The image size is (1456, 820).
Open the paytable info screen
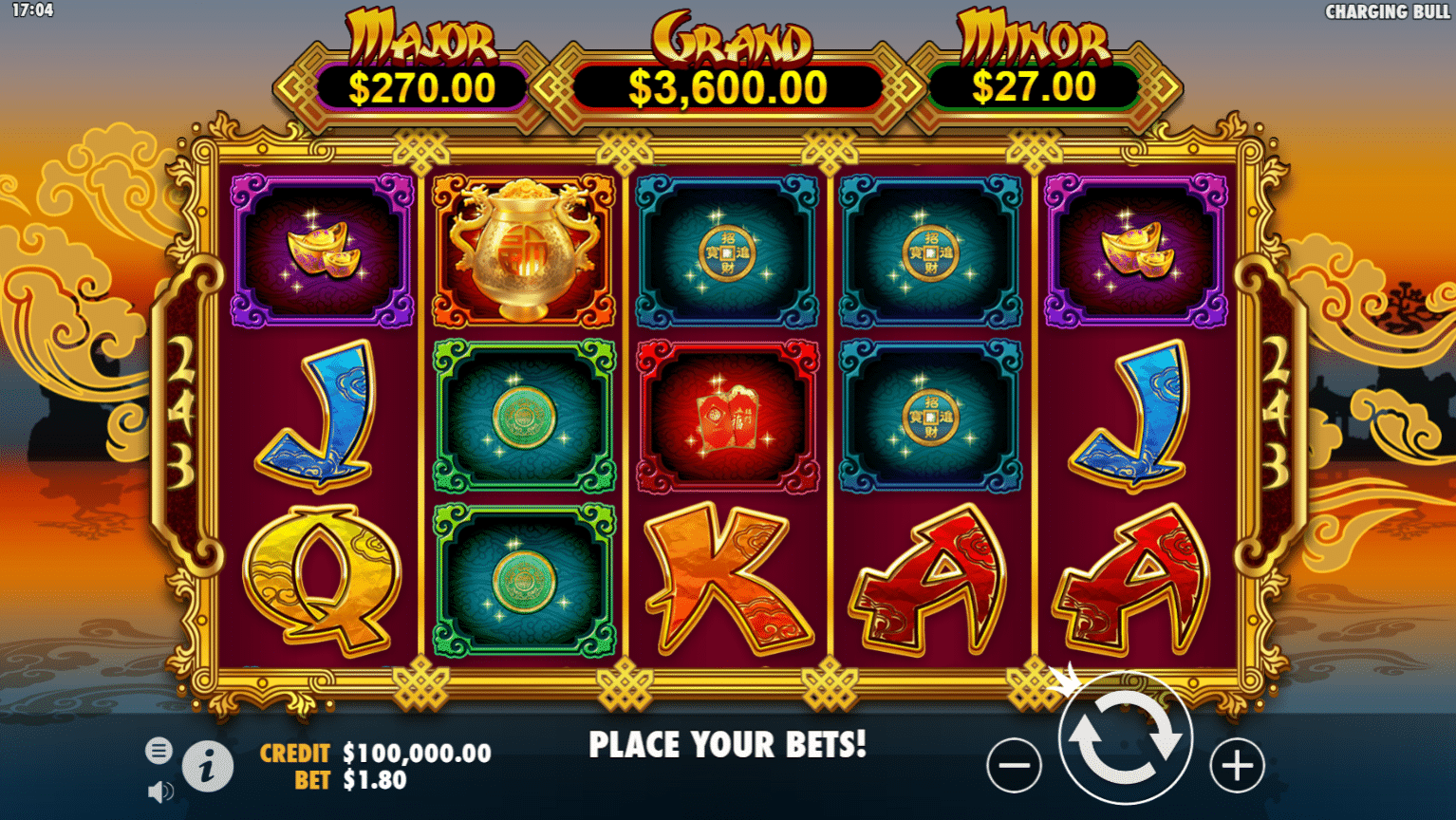point(208,767)
